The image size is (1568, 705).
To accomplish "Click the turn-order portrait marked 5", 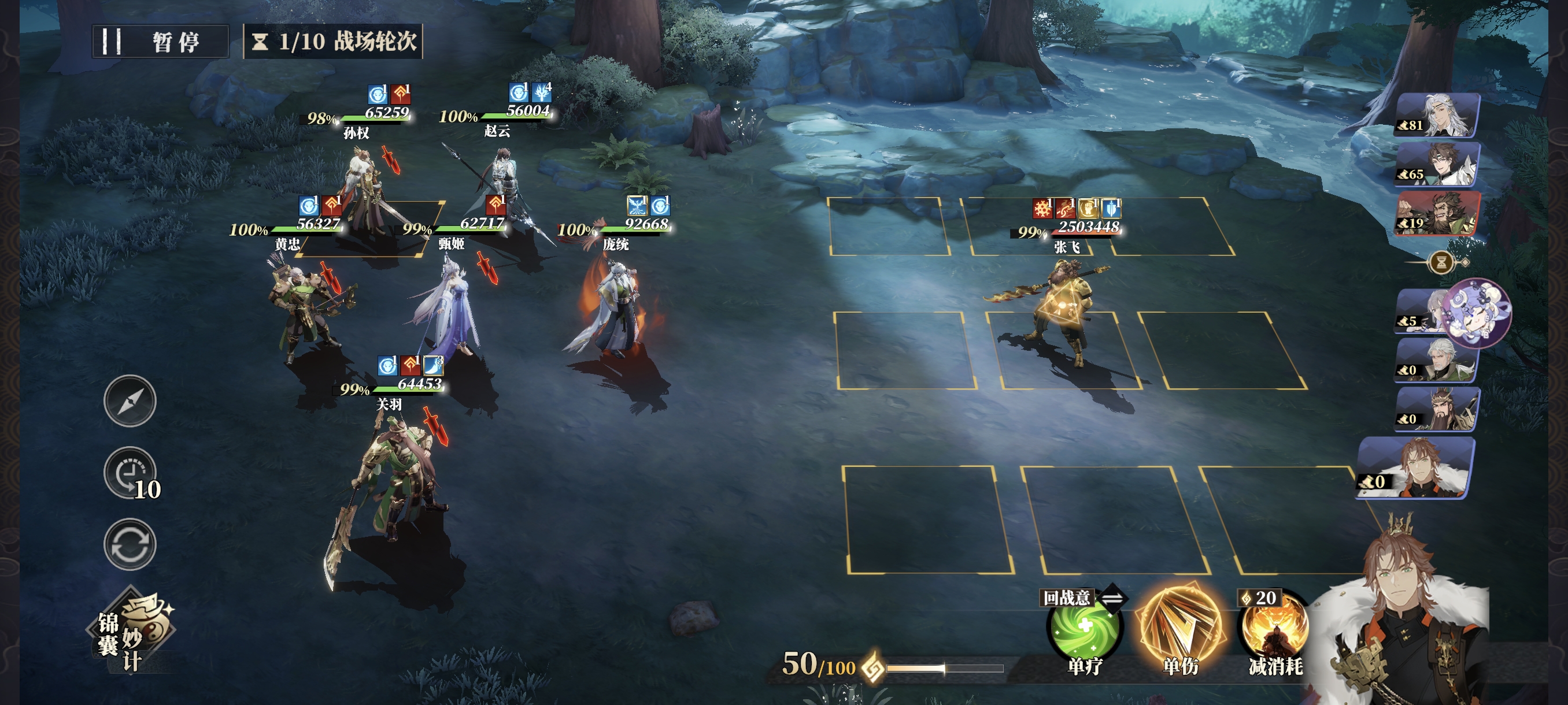I will (x=1421, y=311).
